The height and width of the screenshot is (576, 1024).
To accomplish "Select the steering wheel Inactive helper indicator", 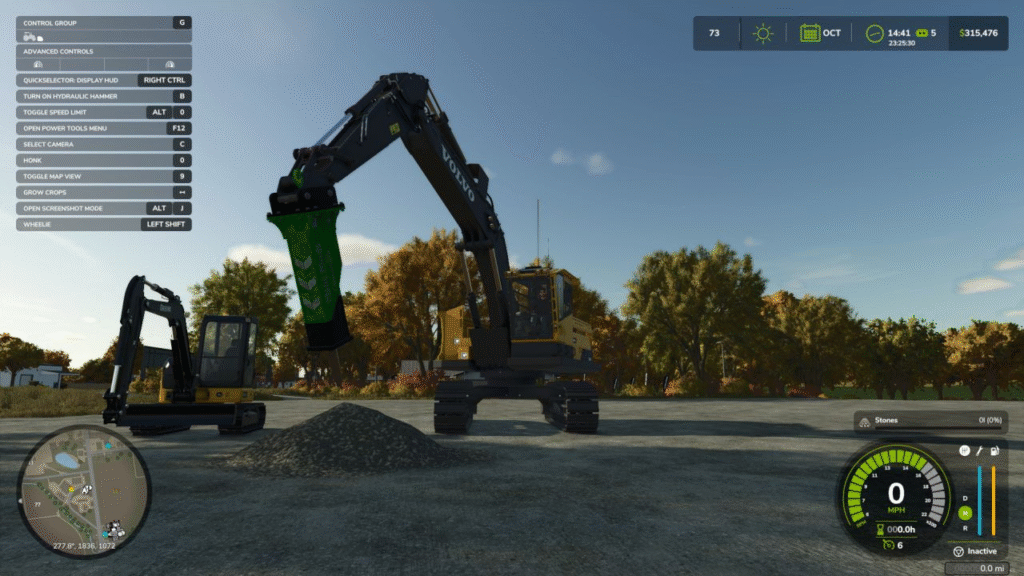I will tap(958, 551).
